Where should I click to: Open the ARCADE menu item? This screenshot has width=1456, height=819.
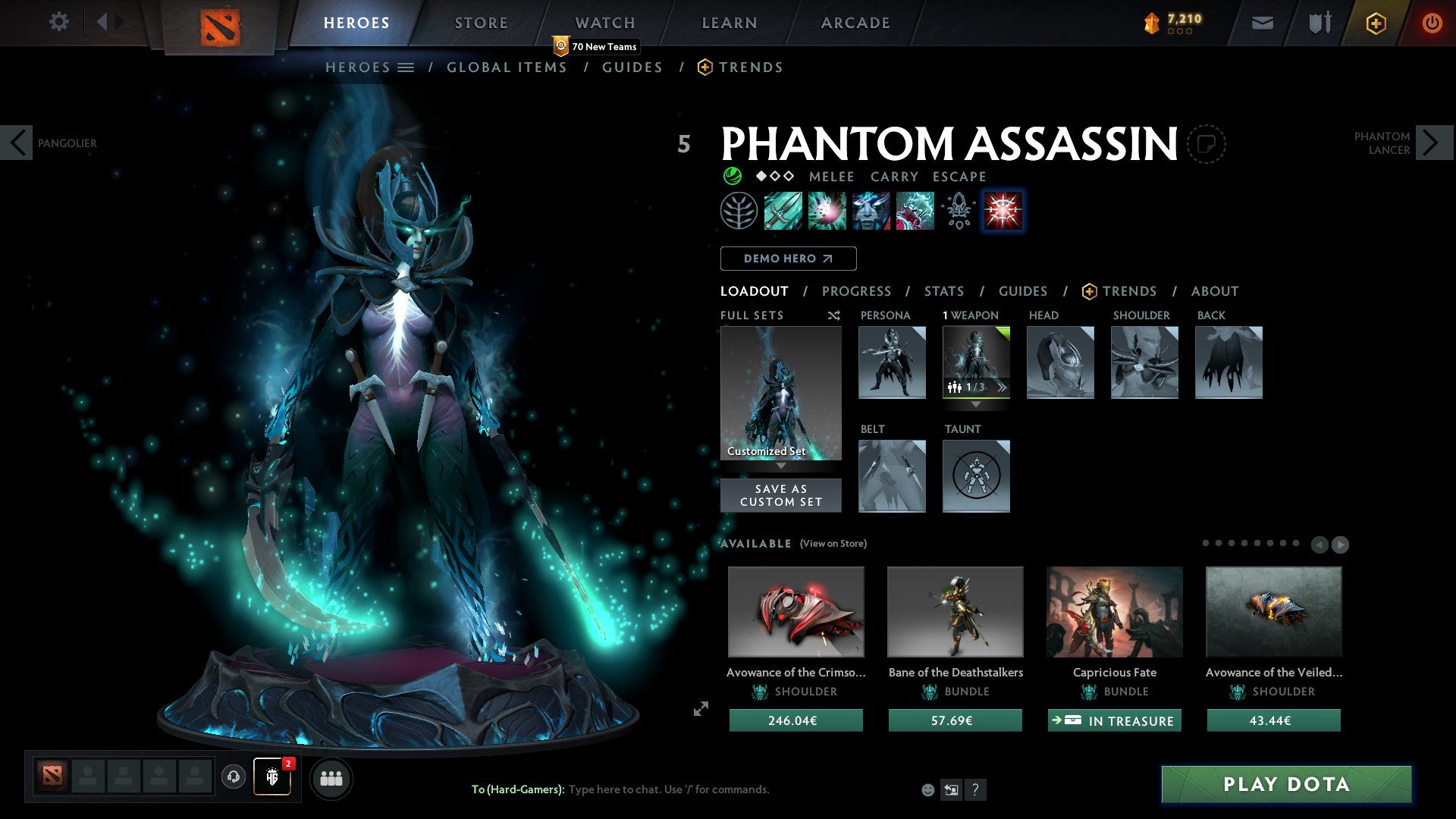855,23
